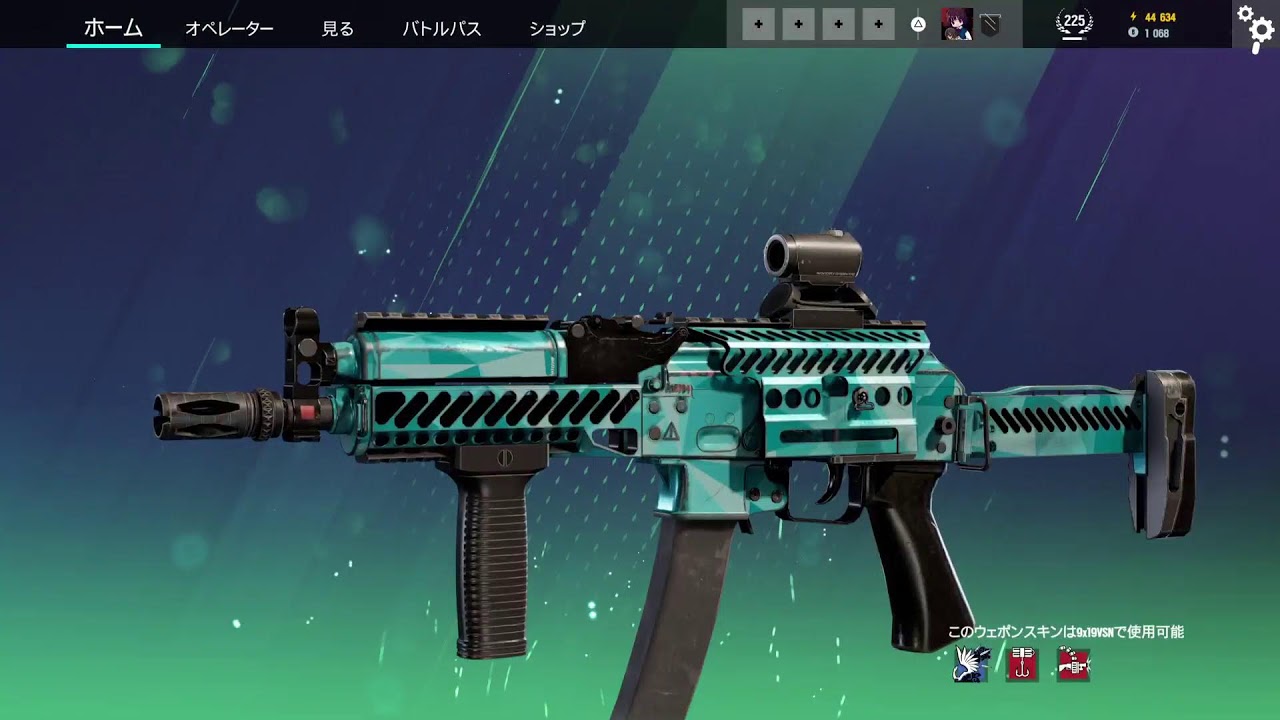Open the rank shield emblem
This screenshot has width=1280, height=720.
tap(989, 25)
